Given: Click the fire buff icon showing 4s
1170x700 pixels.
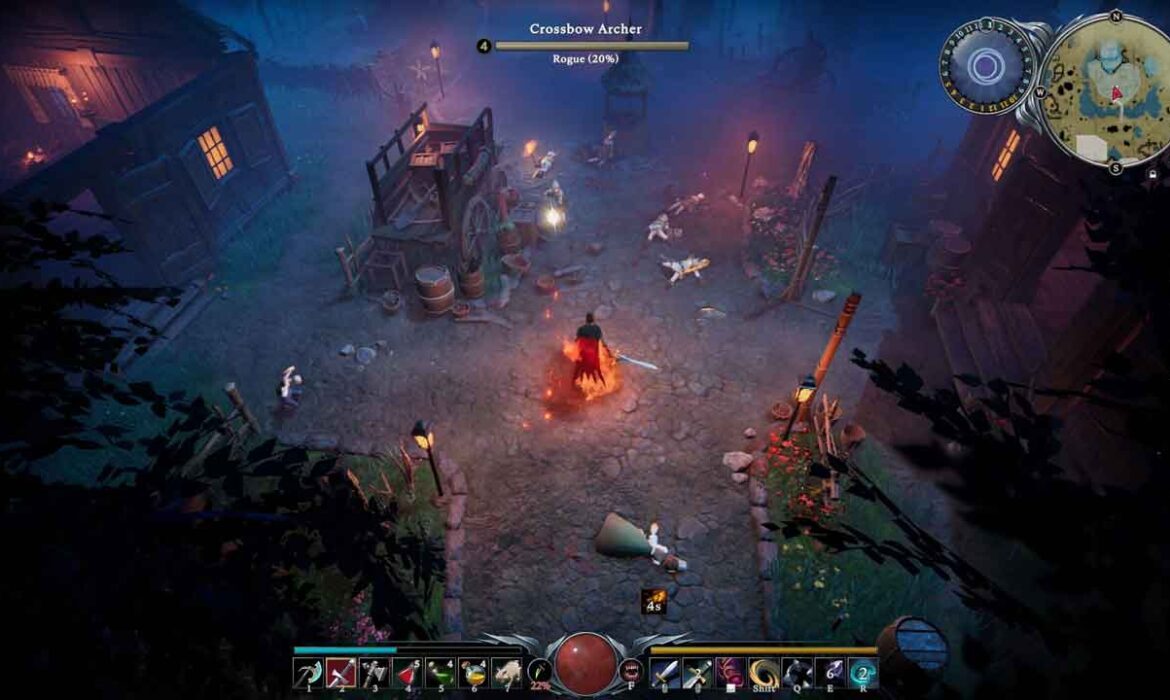Looking at the screenshot, I should tap(654, 600).
